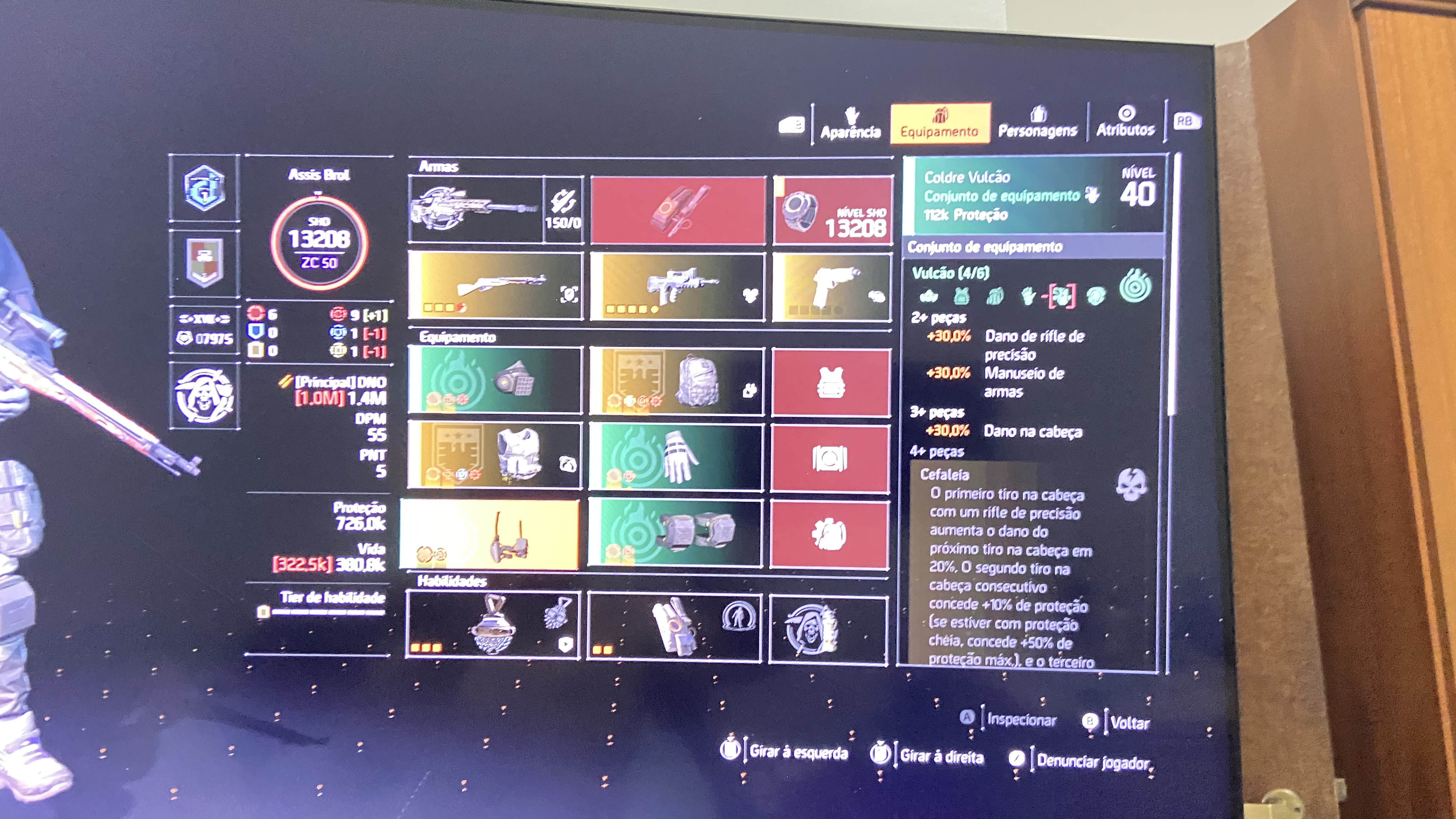Select the mask gear slot
This screenshot has width=1456, height=819.
click(x=495, y=380)
